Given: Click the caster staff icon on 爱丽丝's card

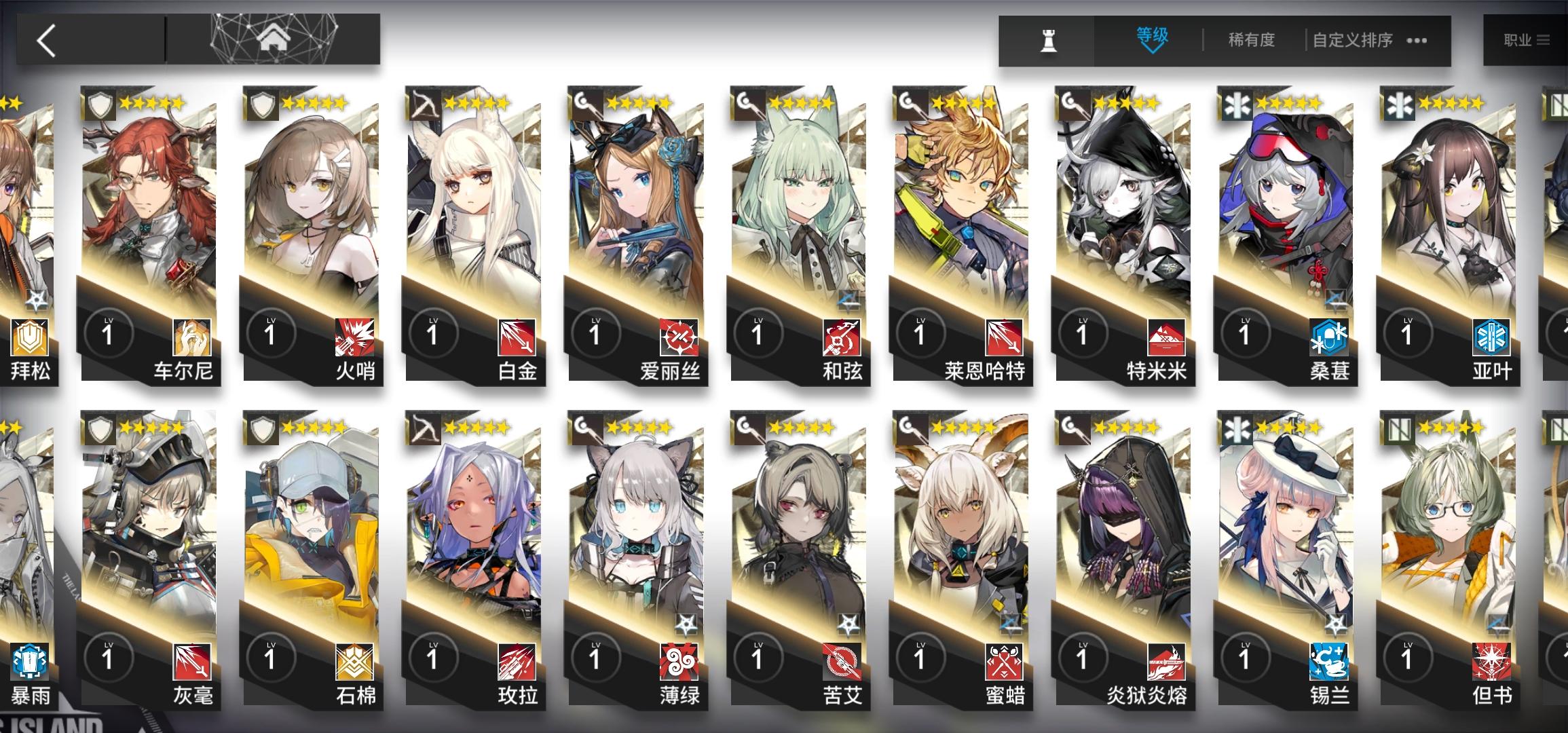Looking at the screenshot, I should tap(585, 103).
